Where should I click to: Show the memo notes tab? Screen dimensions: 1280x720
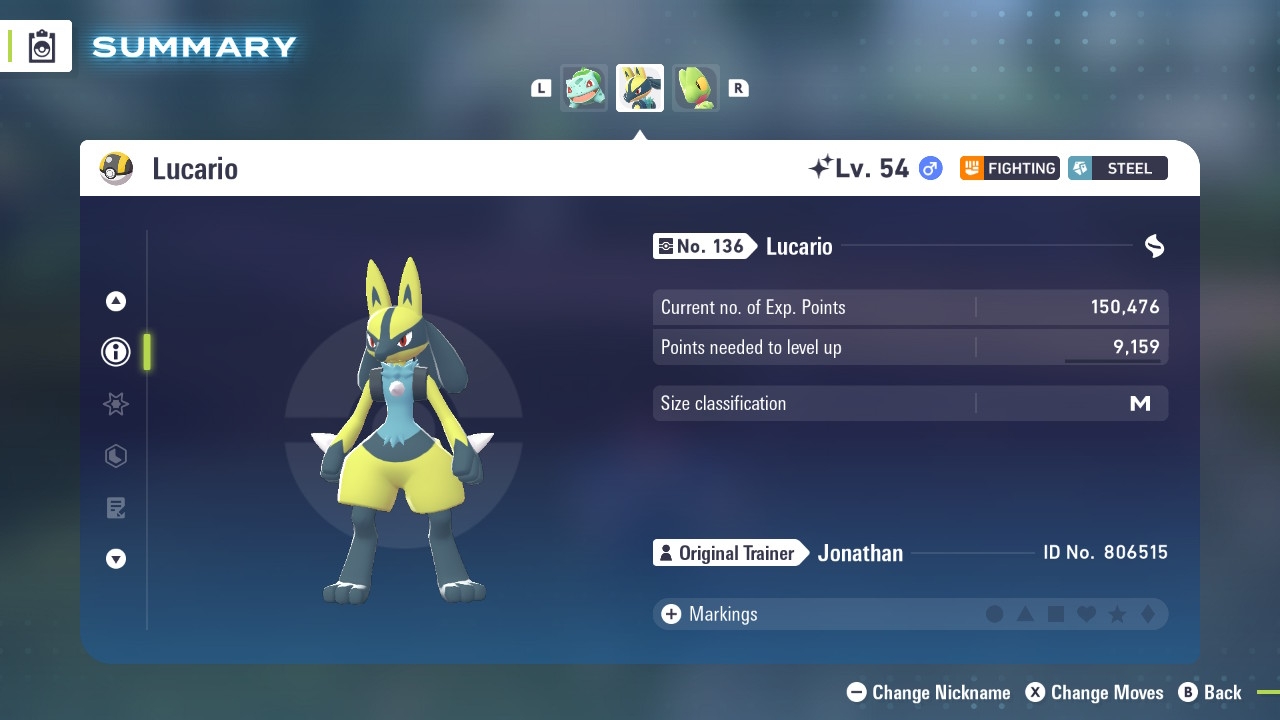pyautogui.click(x=116, y=508)
